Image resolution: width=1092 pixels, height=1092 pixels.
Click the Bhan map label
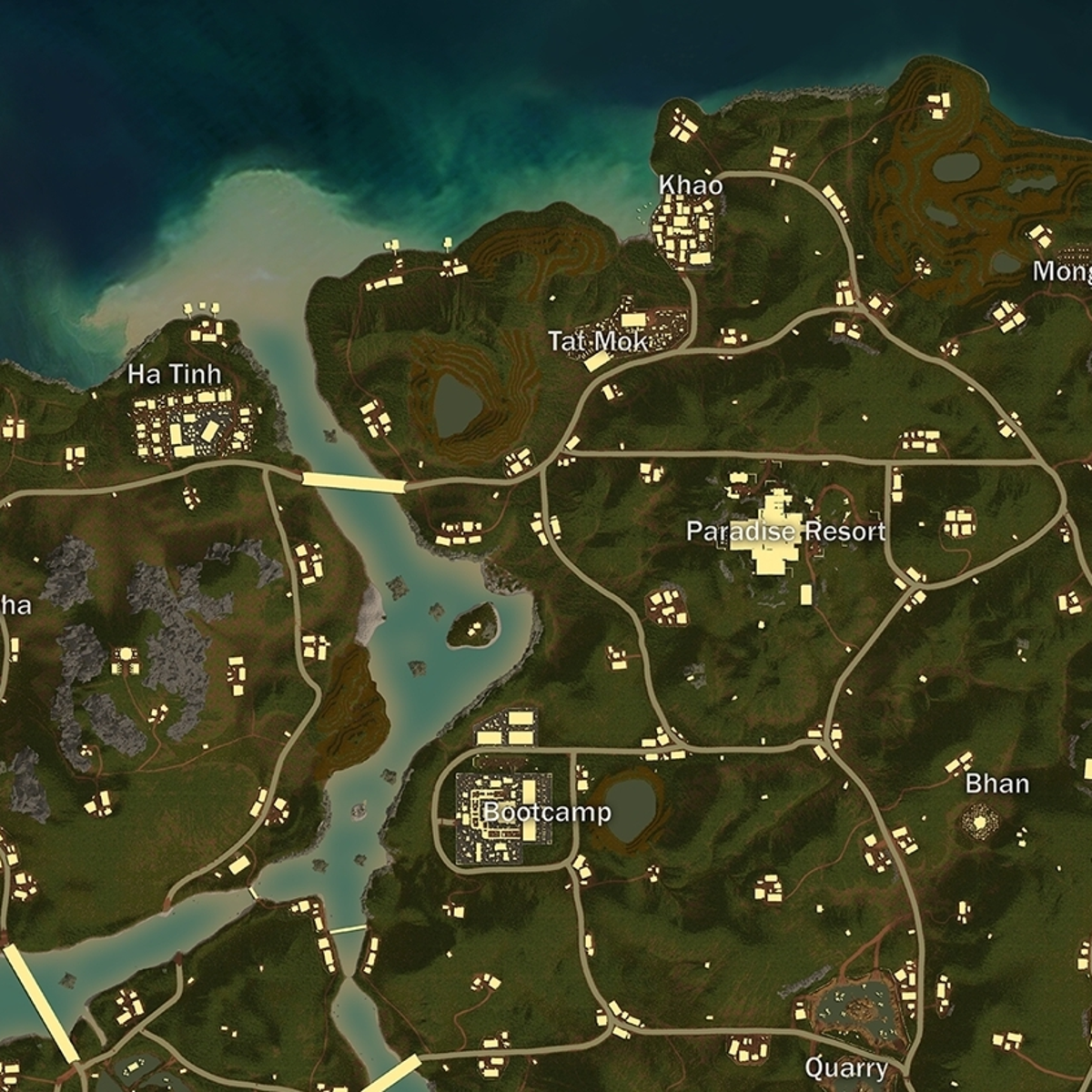pos(997,784)
